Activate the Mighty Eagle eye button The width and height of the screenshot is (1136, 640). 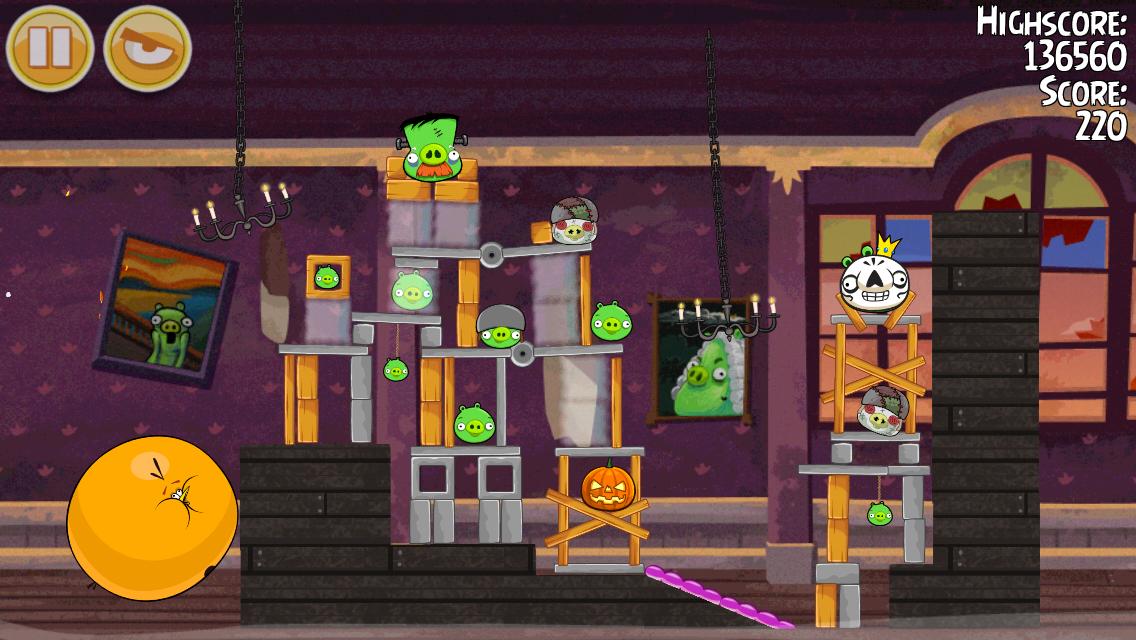(x=148, y=48)
